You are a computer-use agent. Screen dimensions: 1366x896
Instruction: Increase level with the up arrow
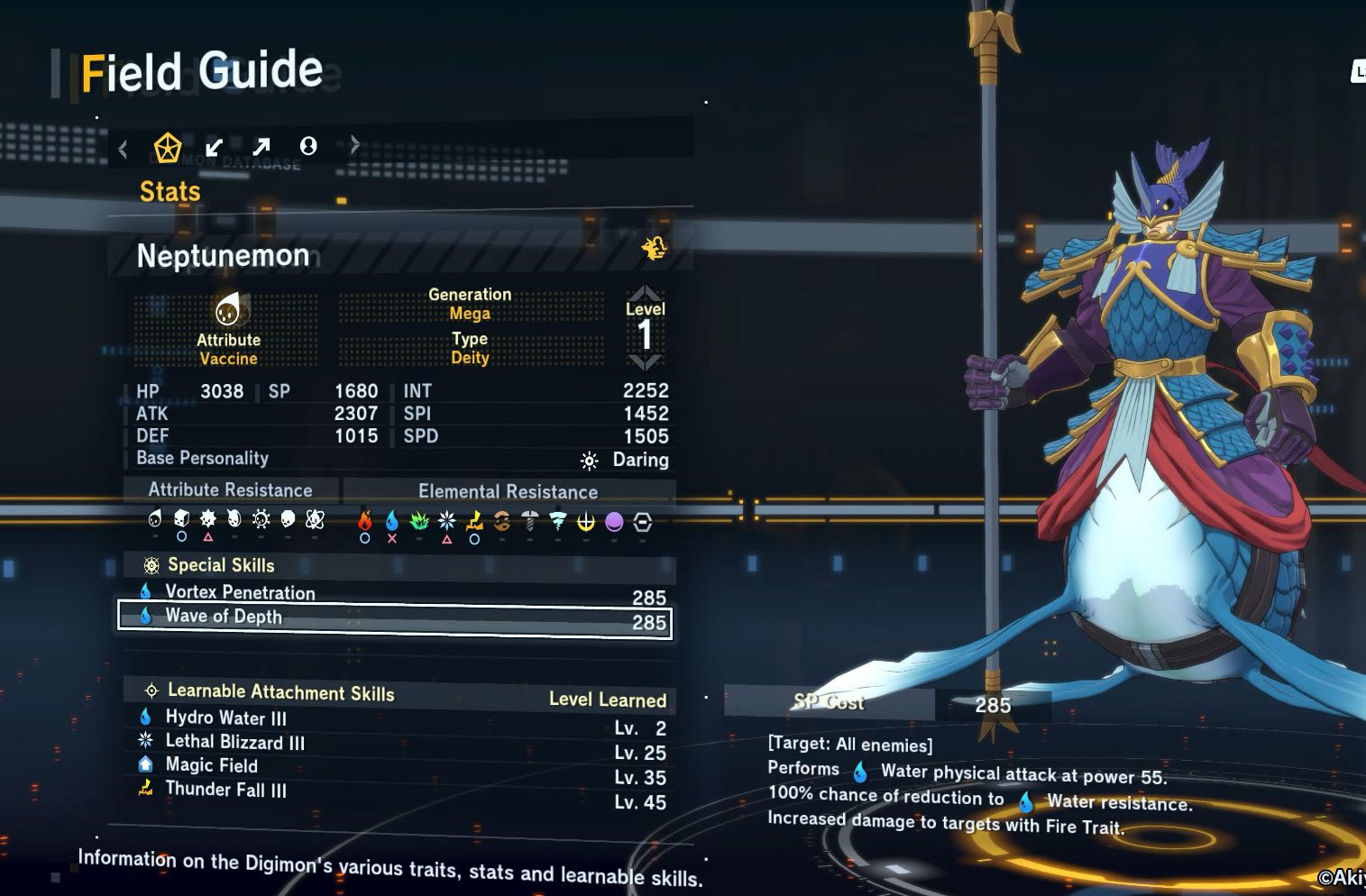point(645,294)
